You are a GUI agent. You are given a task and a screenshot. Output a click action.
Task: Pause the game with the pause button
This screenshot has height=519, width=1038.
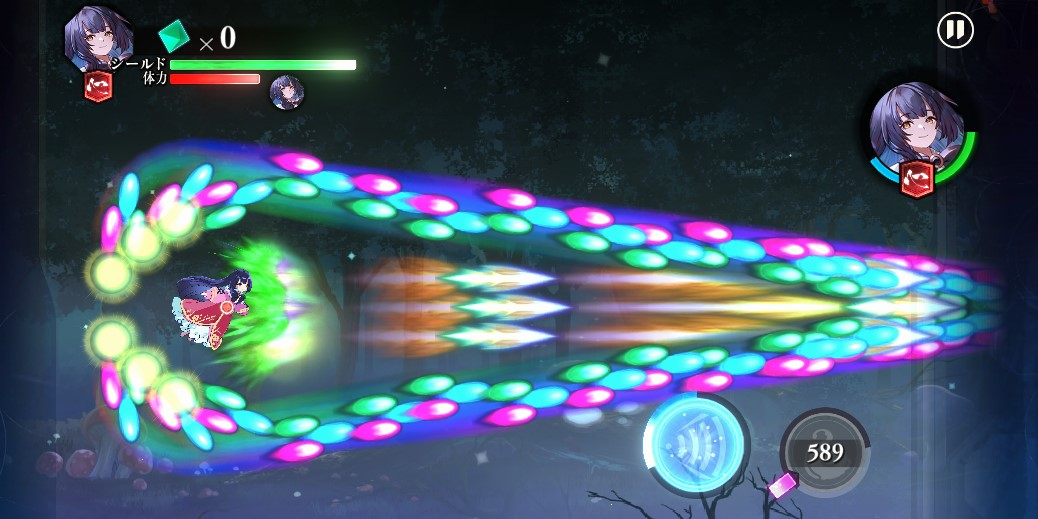tap(955, 30)
